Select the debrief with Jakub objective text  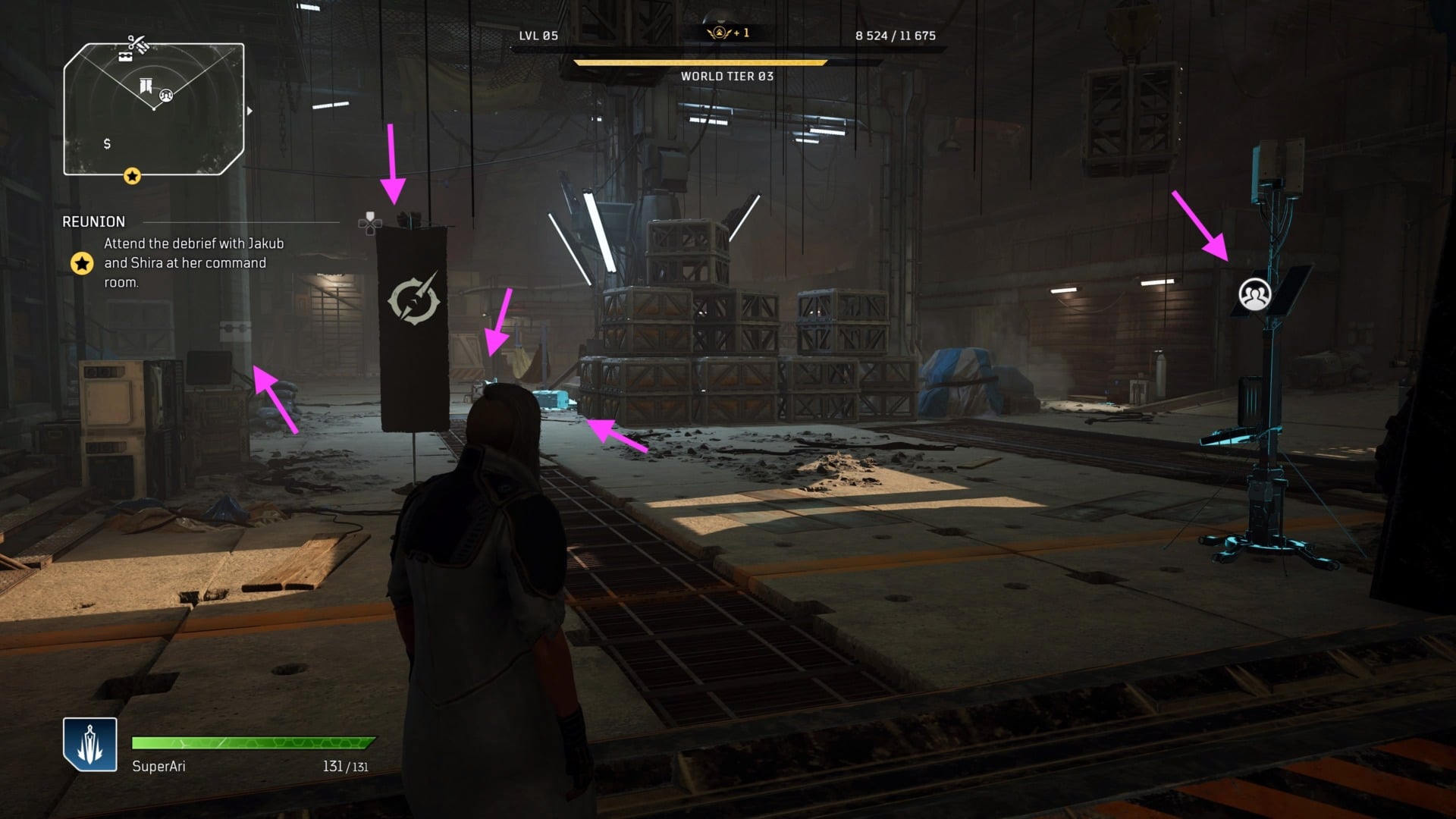click(x=193, y=262)
